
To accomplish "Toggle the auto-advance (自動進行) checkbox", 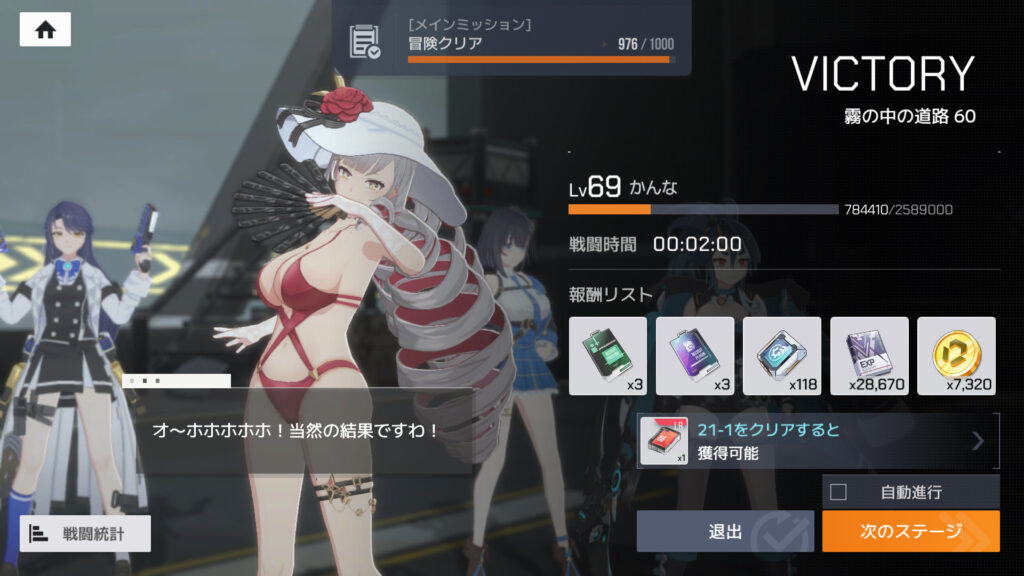I will click(x=839, y=492).
